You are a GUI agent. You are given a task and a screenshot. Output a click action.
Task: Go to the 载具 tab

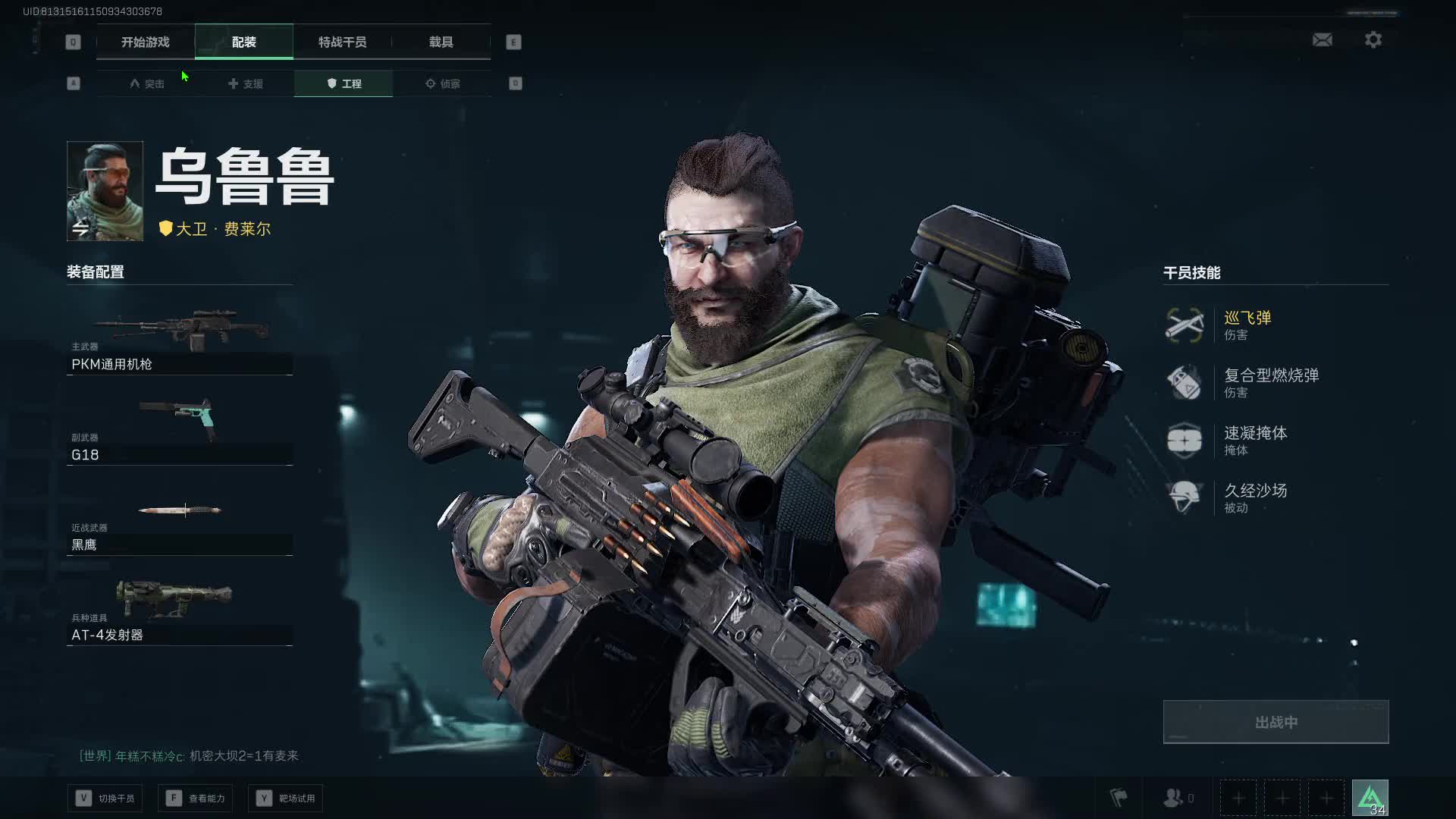tap(441, 42)
